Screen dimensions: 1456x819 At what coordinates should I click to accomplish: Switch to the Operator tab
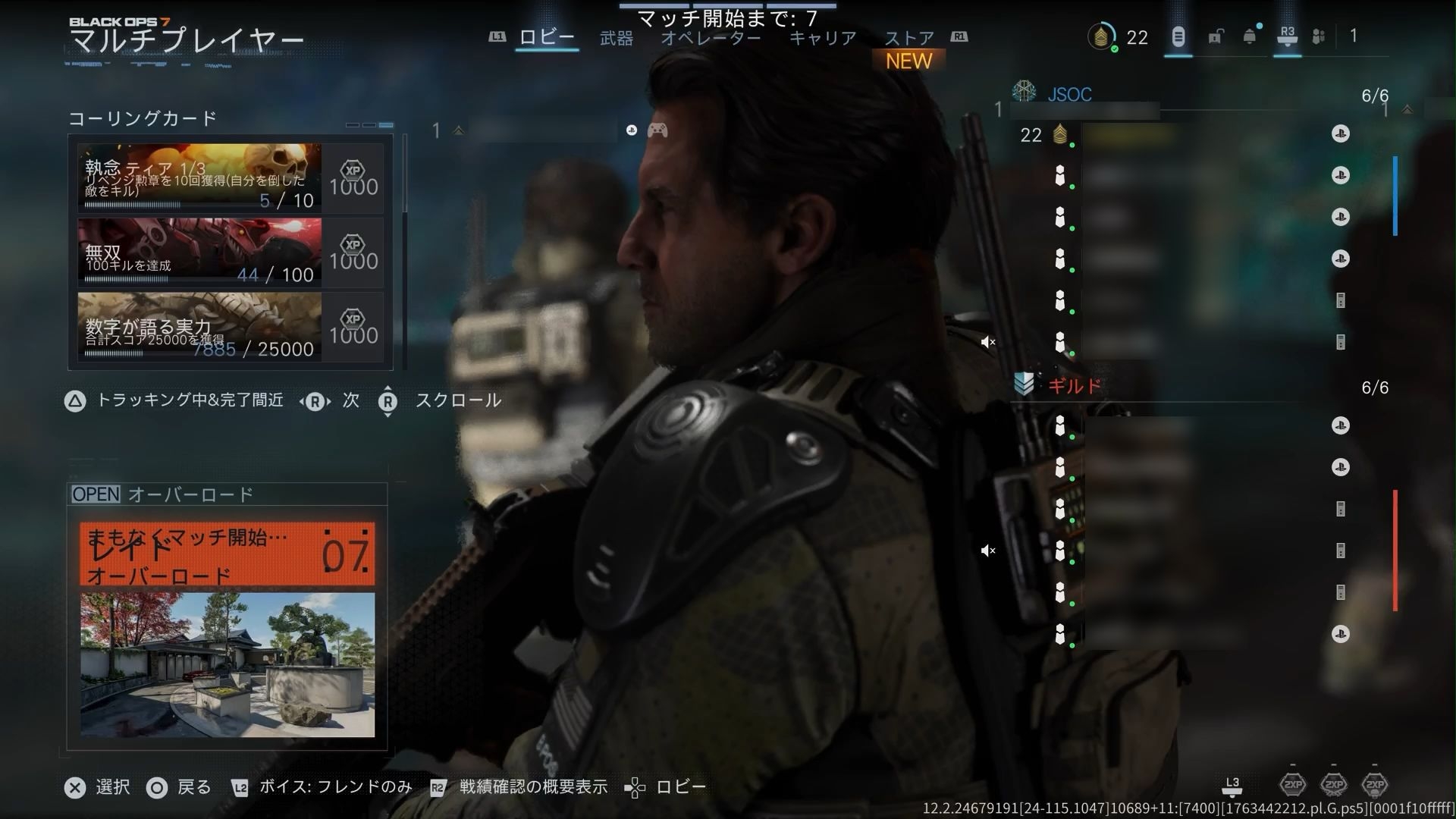(x=711, y=36)
